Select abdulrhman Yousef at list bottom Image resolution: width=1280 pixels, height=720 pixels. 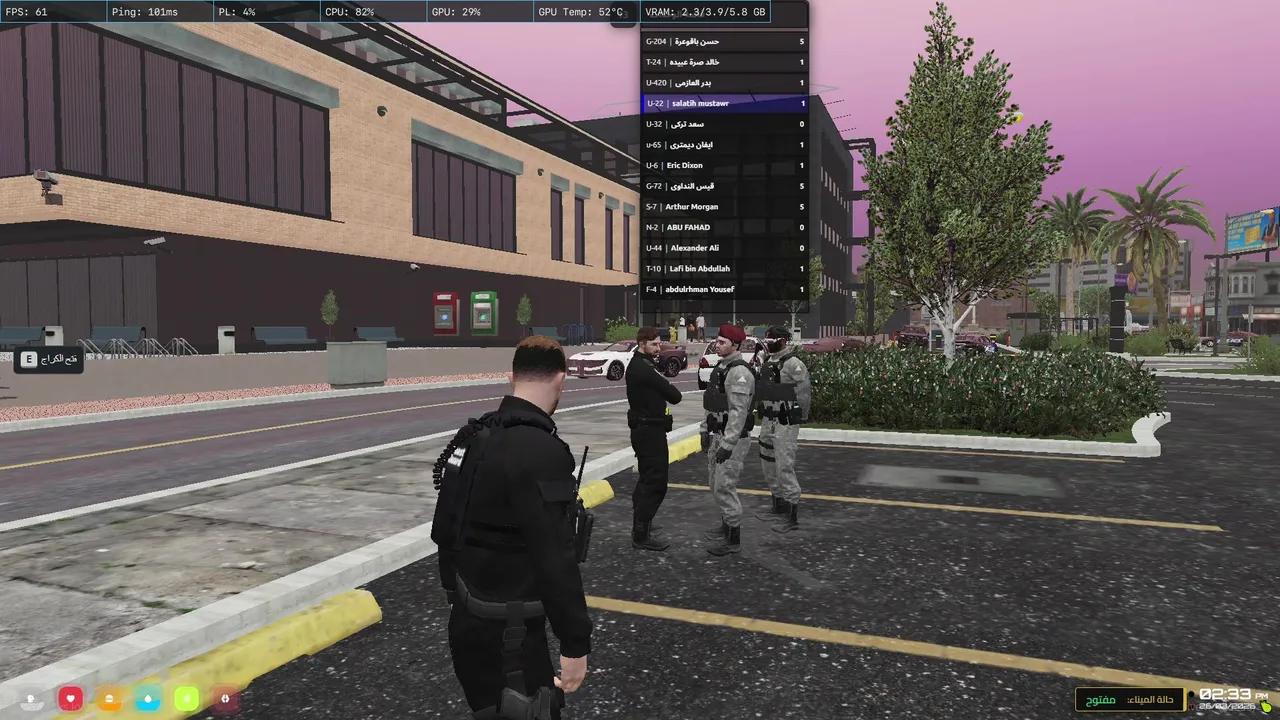pos(723,289)
